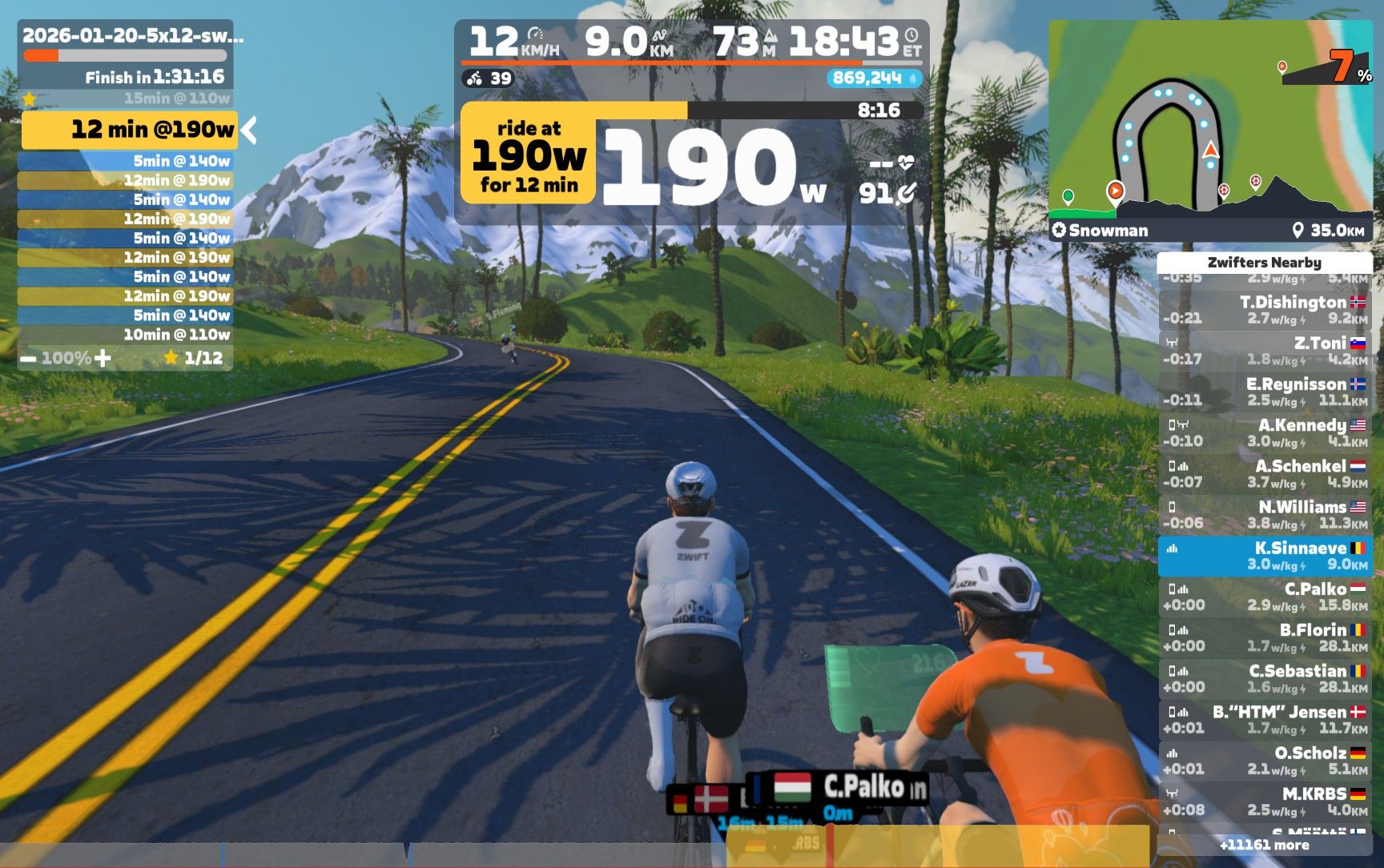Select T.Dishington in Zwifters Nearby
Image resolution: width=1384 pixels, height=868 pixels.
(x=1265, y=310)
